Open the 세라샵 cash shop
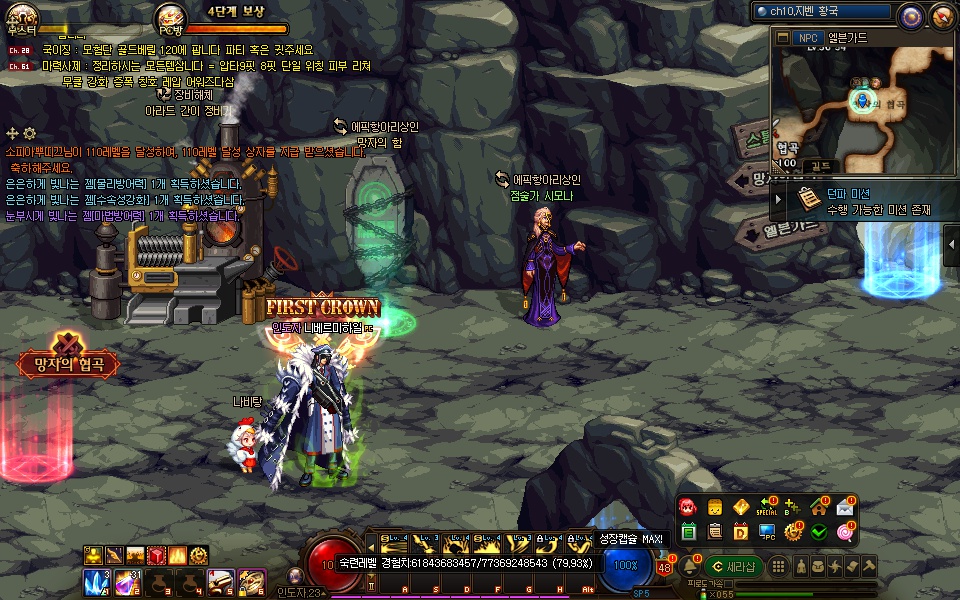Image resolution: width=960 pixels, height=600 pixels. (732, 567)
